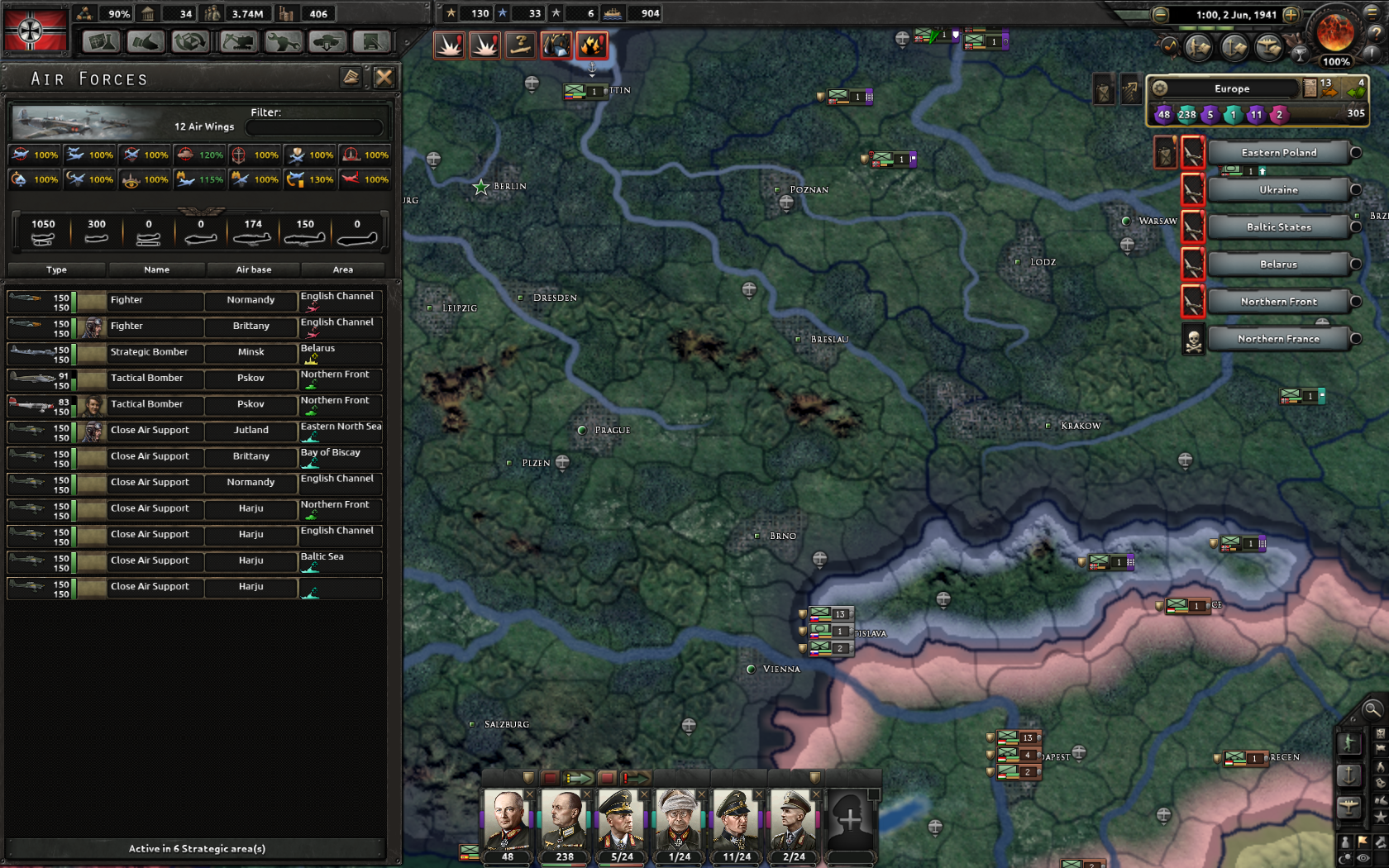Open the game menu hamburger button
Screen dimensions: 1389x868
click(x=1373, y=14)
